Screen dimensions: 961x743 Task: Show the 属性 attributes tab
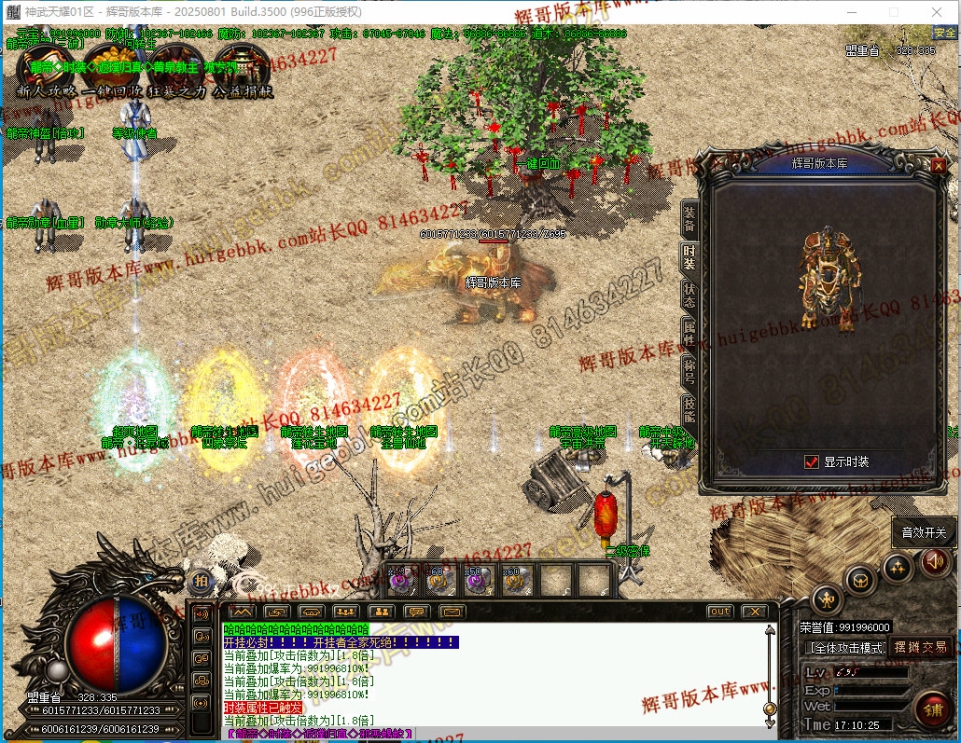pyautogui.click(x=689, y=332)
